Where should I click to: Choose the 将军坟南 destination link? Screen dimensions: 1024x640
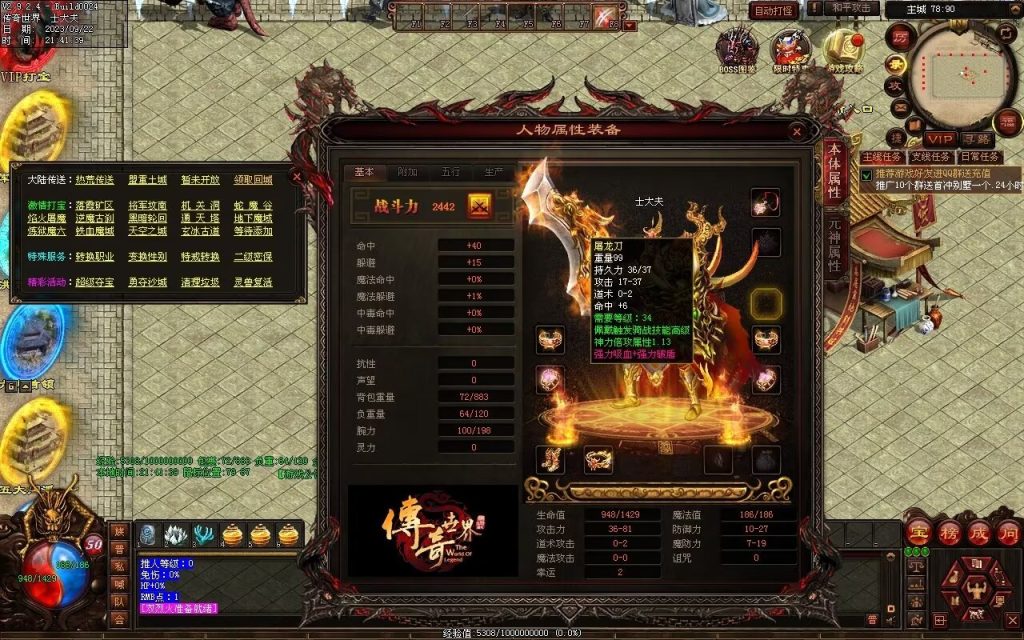pos(147,205)
